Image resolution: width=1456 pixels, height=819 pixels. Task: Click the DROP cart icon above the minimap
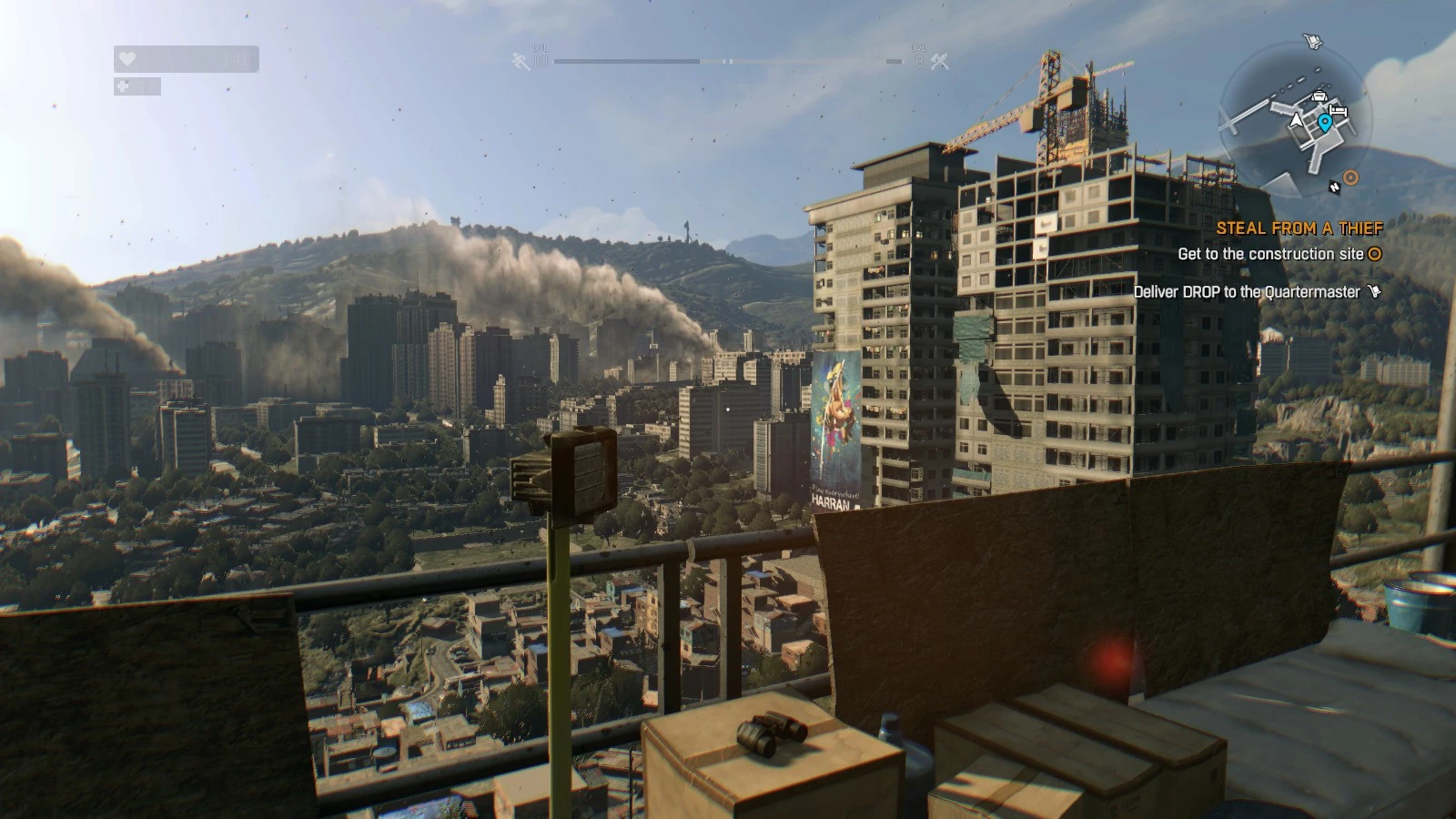tap(1313, 40)
